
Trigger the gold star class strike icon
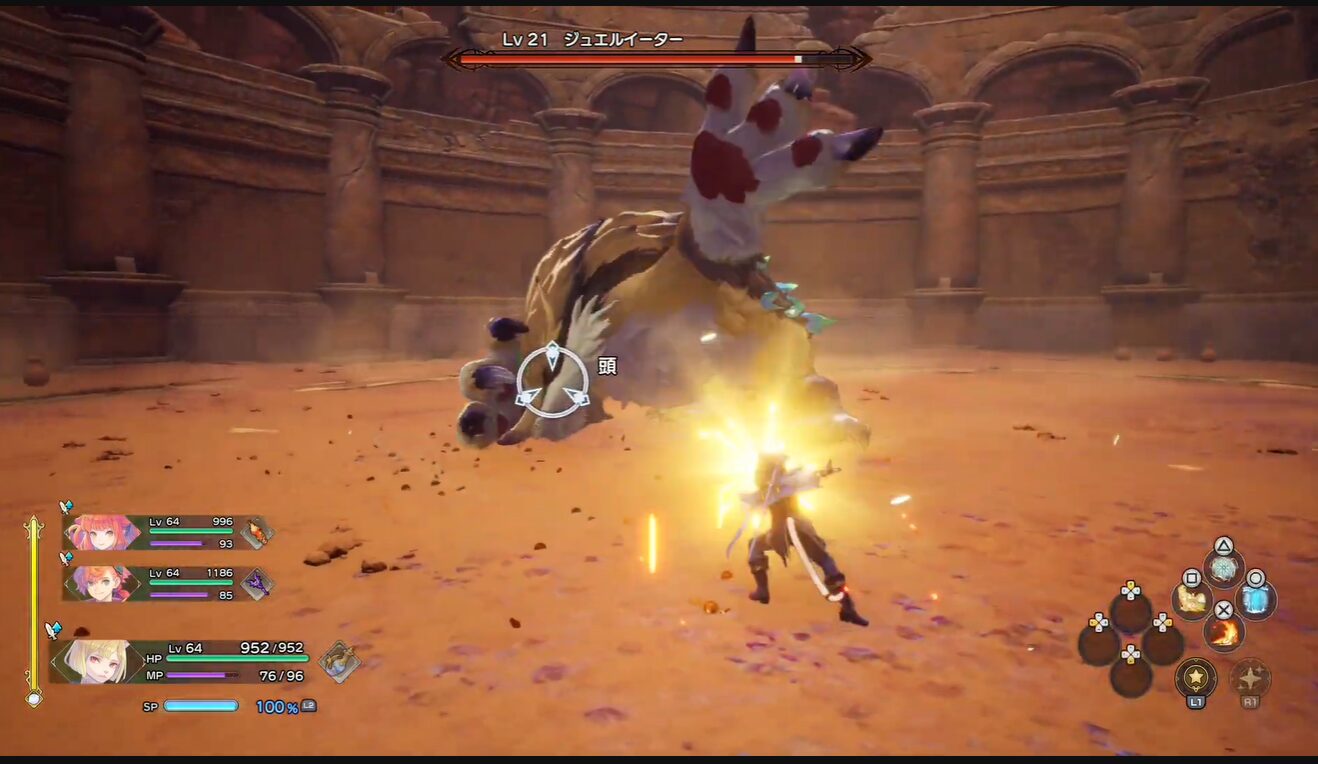1195,678
